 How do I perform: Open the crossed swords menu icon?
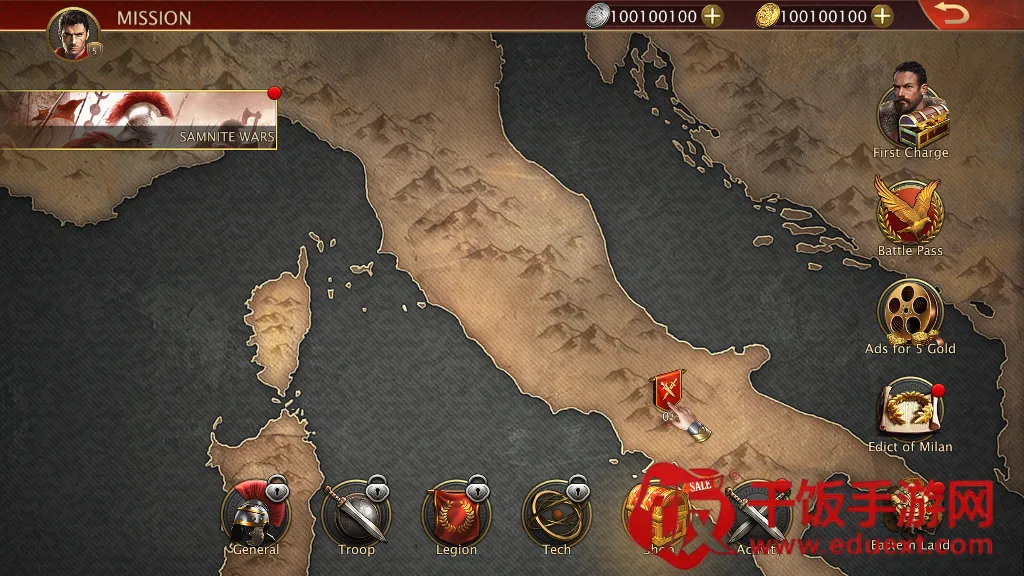(754, 514)
